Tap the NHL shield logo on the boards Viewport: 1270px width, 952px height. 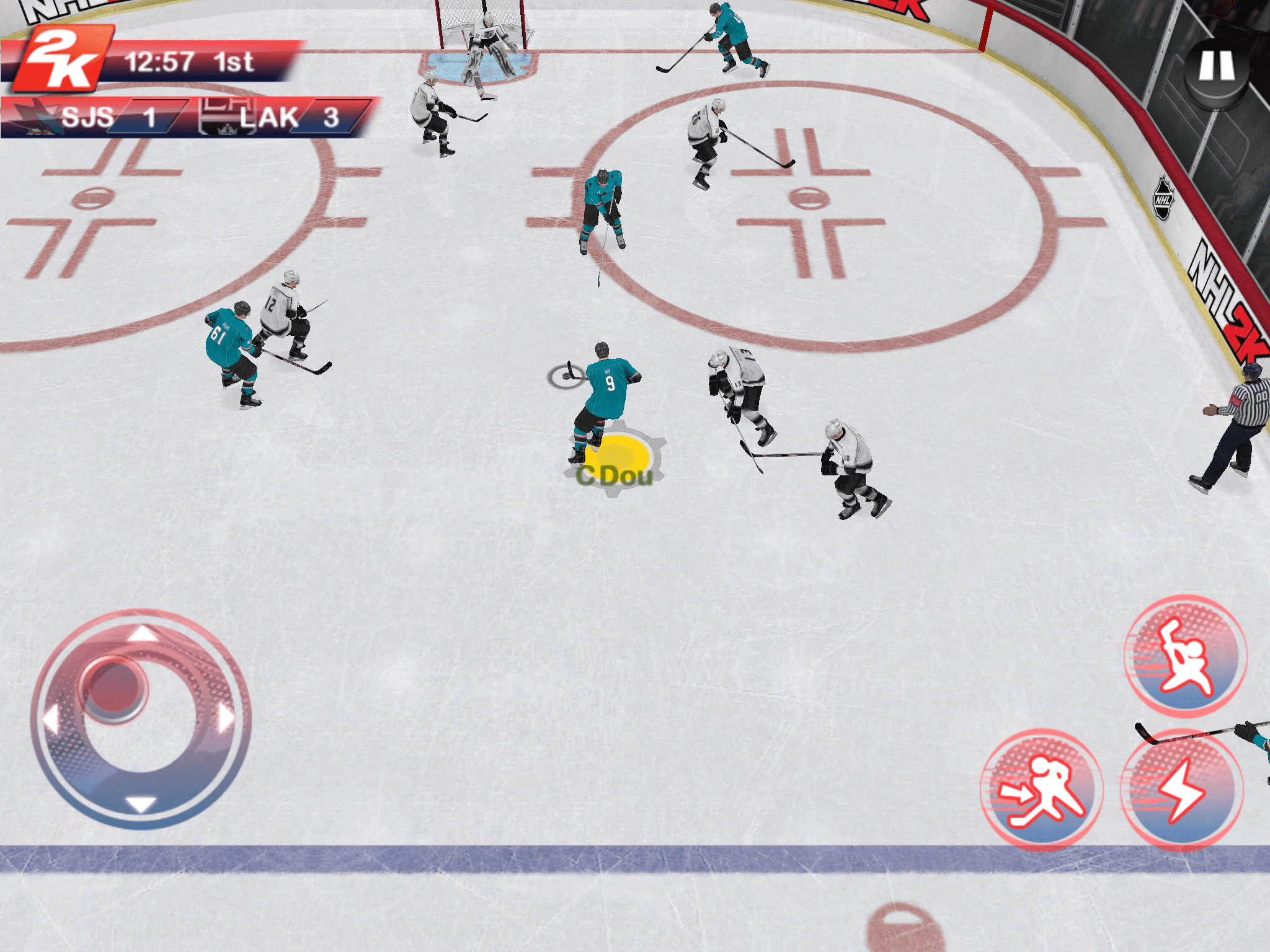tap(1162, 198)
